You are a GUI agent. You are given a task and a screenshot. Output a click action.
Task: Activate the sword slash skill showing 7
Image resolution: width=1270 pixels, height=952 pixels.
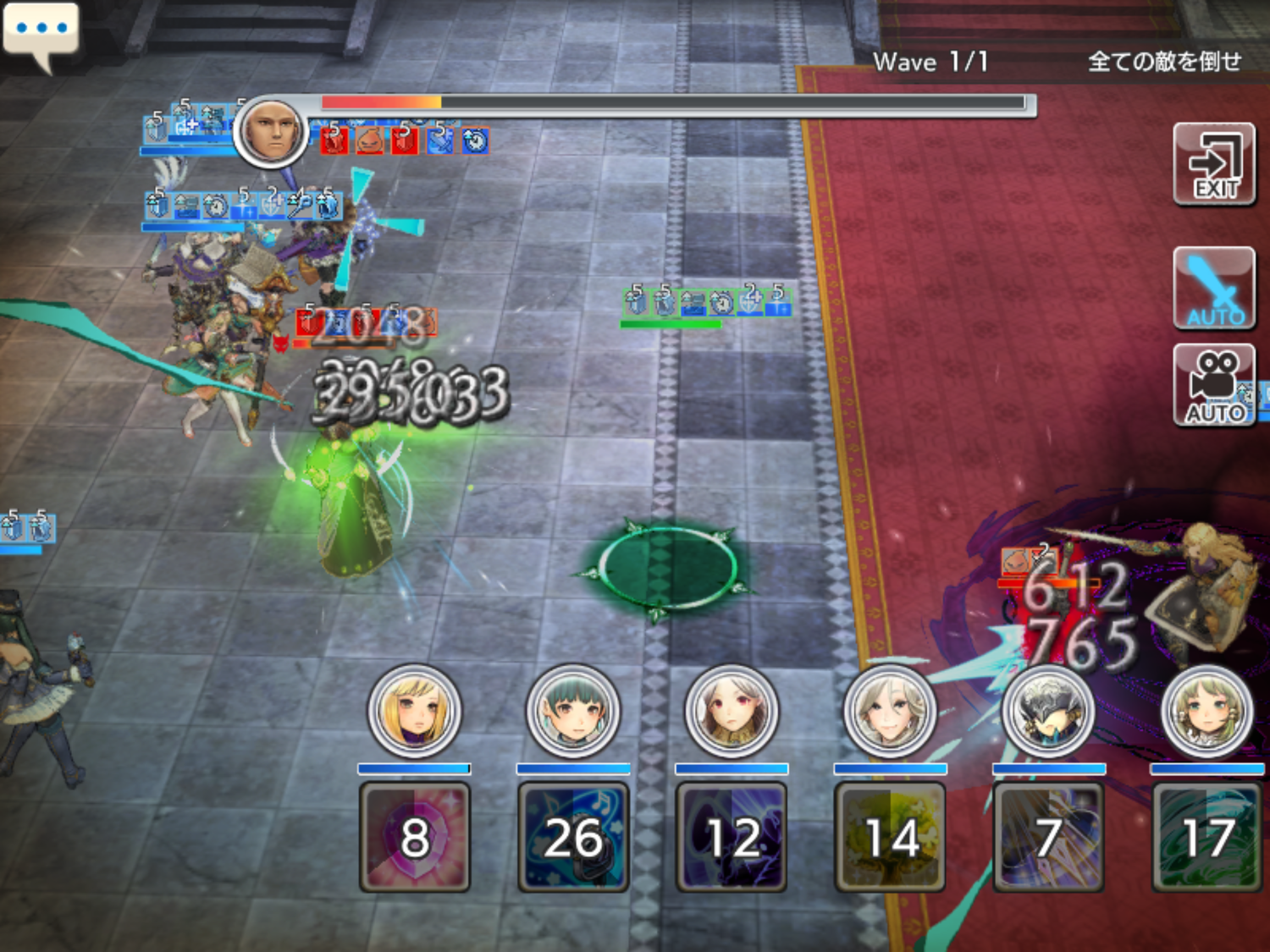1048,837
